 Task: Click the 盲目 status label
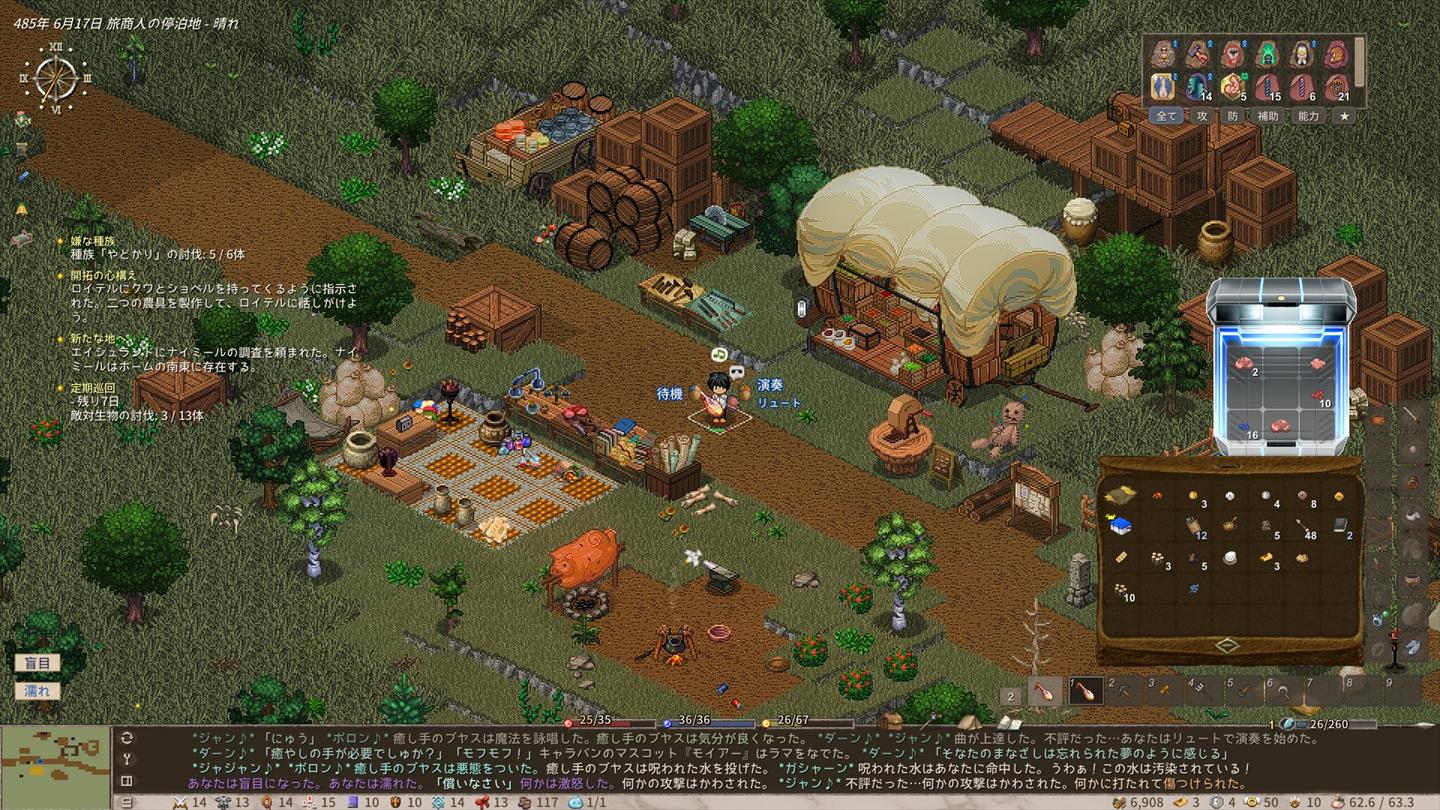(37, 663)
